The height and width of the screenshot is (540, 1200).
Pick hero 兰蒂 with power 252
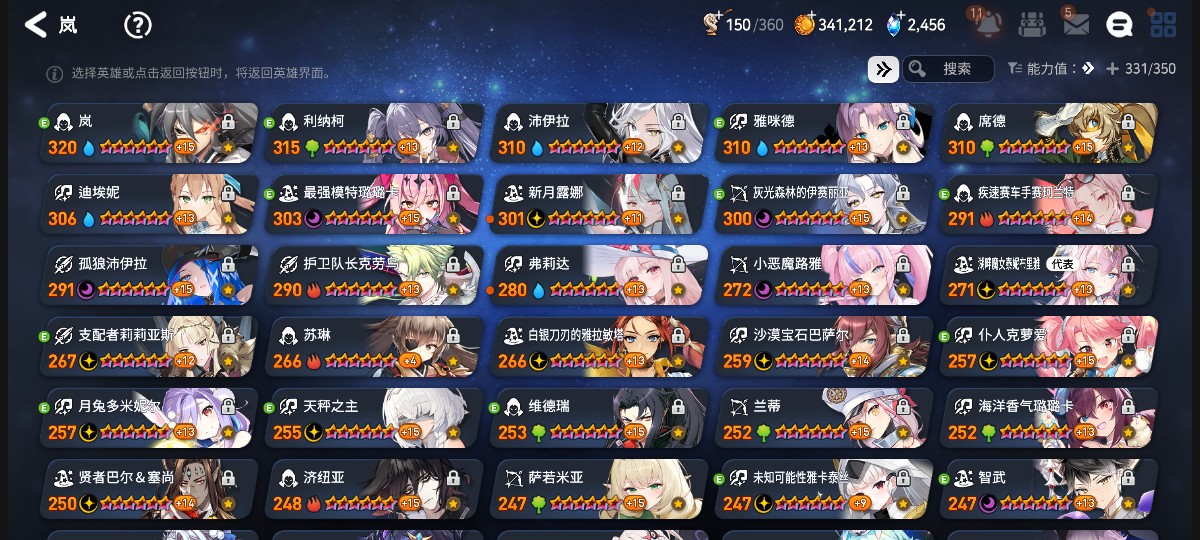pyautogui.click(x=825, y=418)
